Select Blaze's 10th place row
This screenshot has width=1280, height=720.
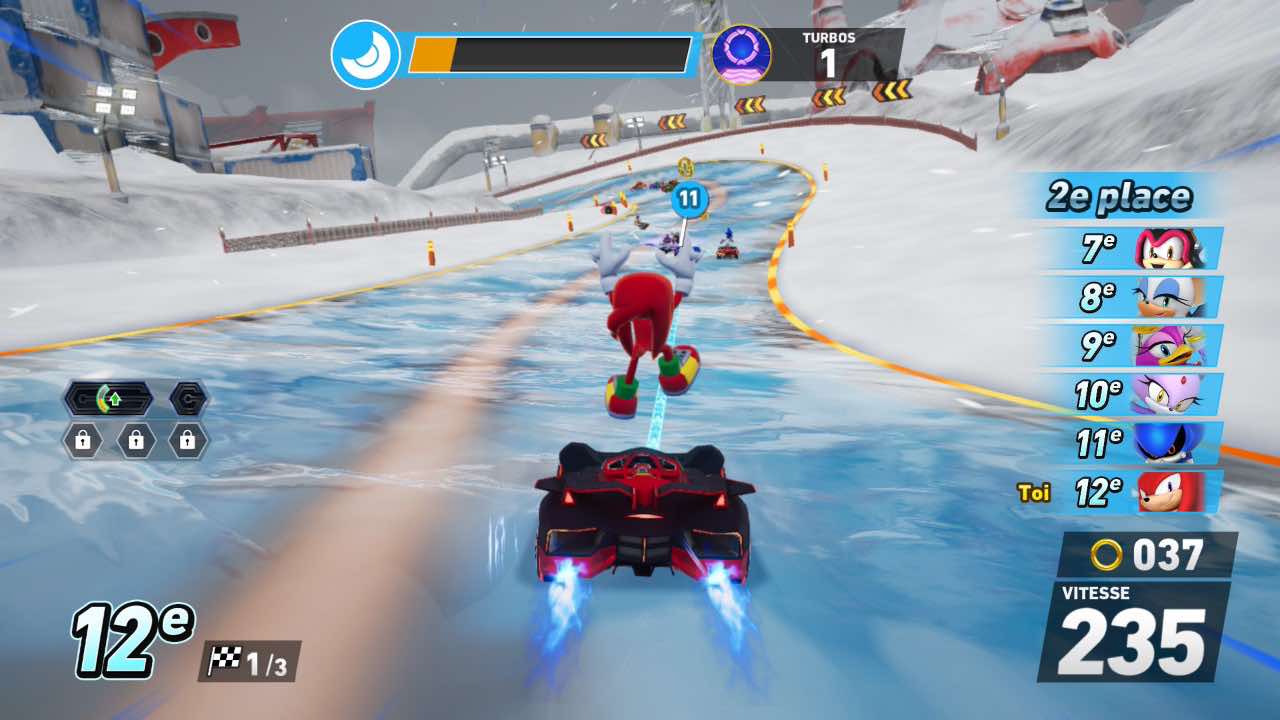(1142, 394)
